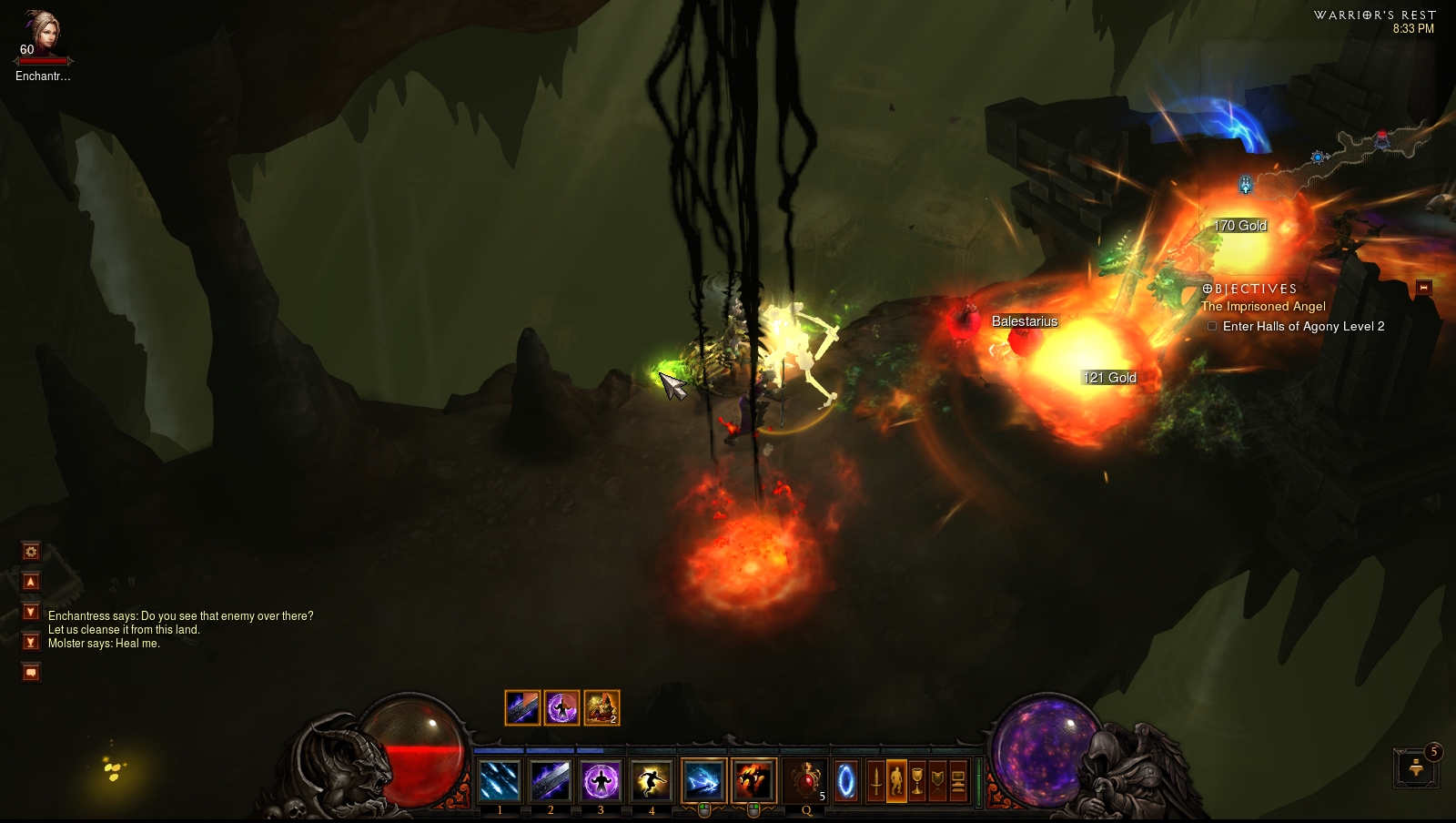Cast the blue Town Portal
The height and width of the screenshot is (823, 1456).
tap(846, 781)
